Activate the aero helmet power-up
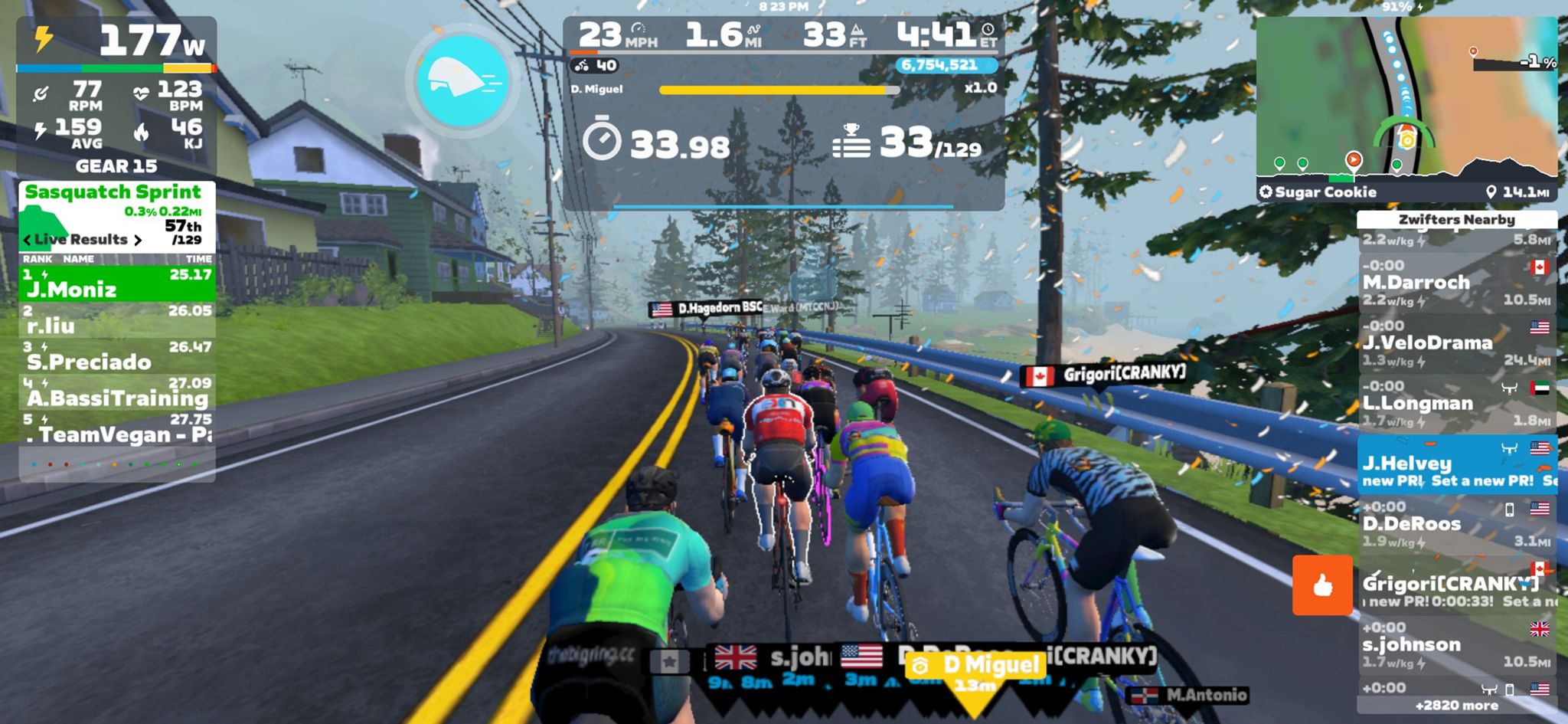The width and height of the screenshot is (1568, 724). coord(462,80)
